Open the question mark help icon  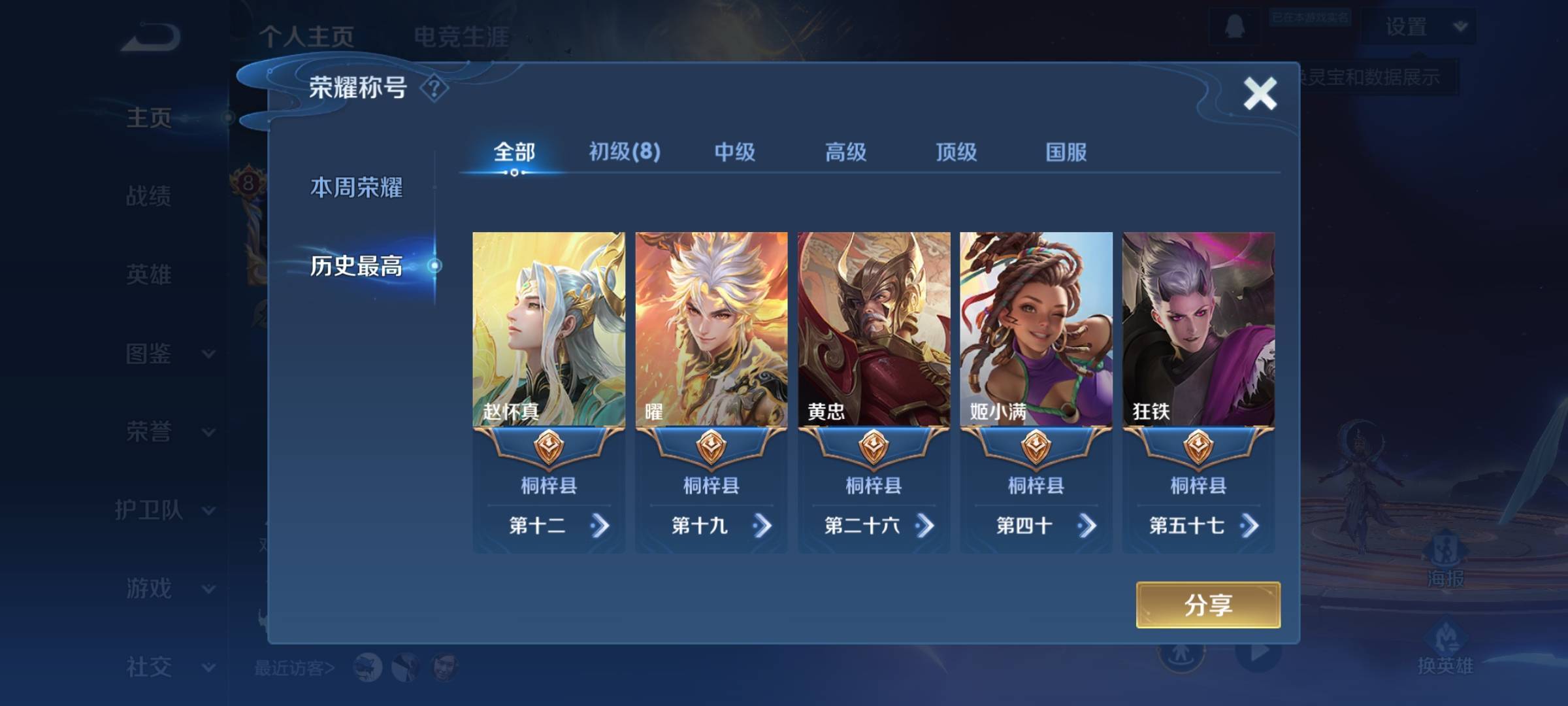pos(434,88)
